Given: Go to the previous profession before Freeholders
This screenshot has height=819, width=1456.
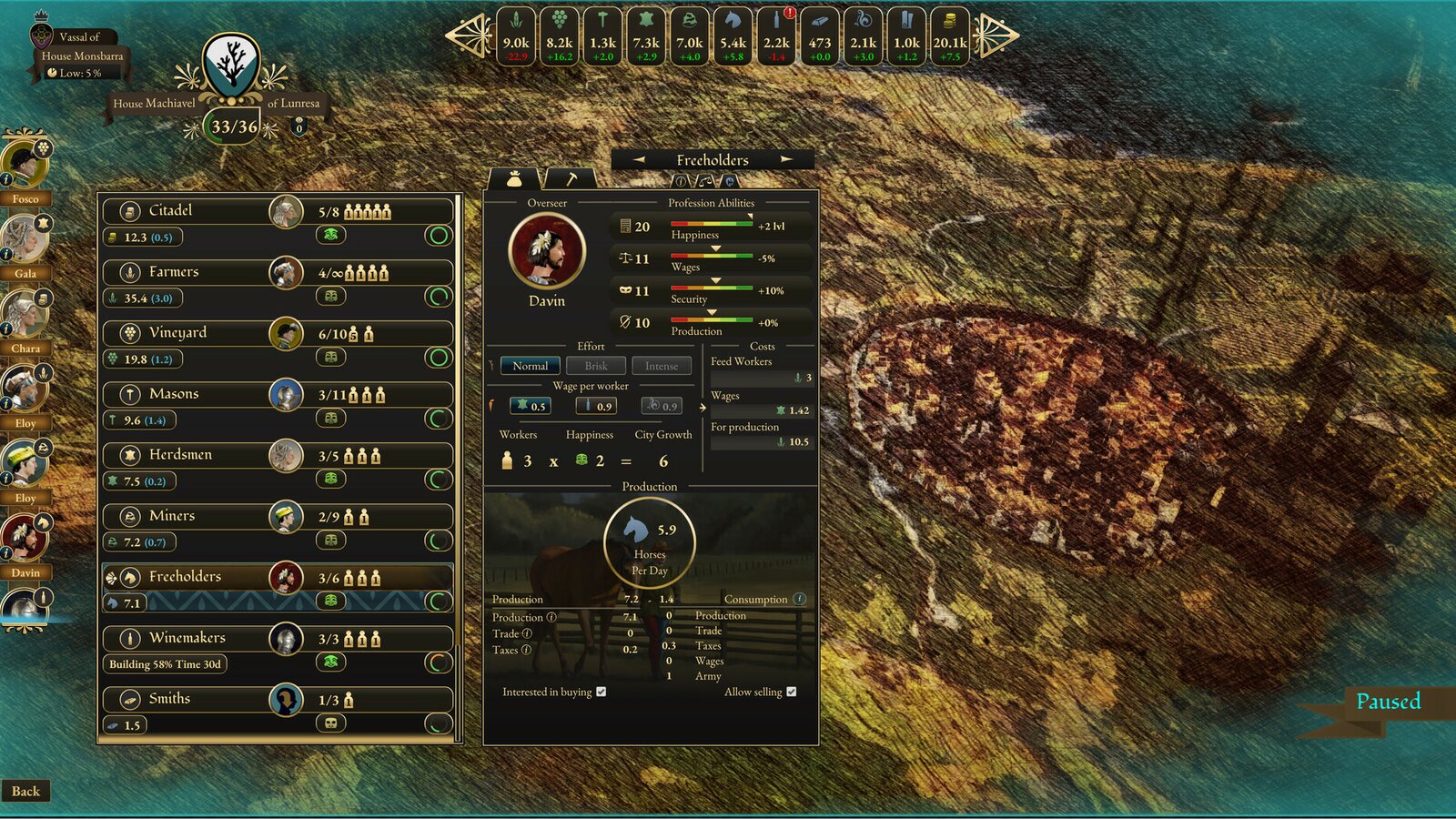Looking at the screenshot, I should point(639,159).
